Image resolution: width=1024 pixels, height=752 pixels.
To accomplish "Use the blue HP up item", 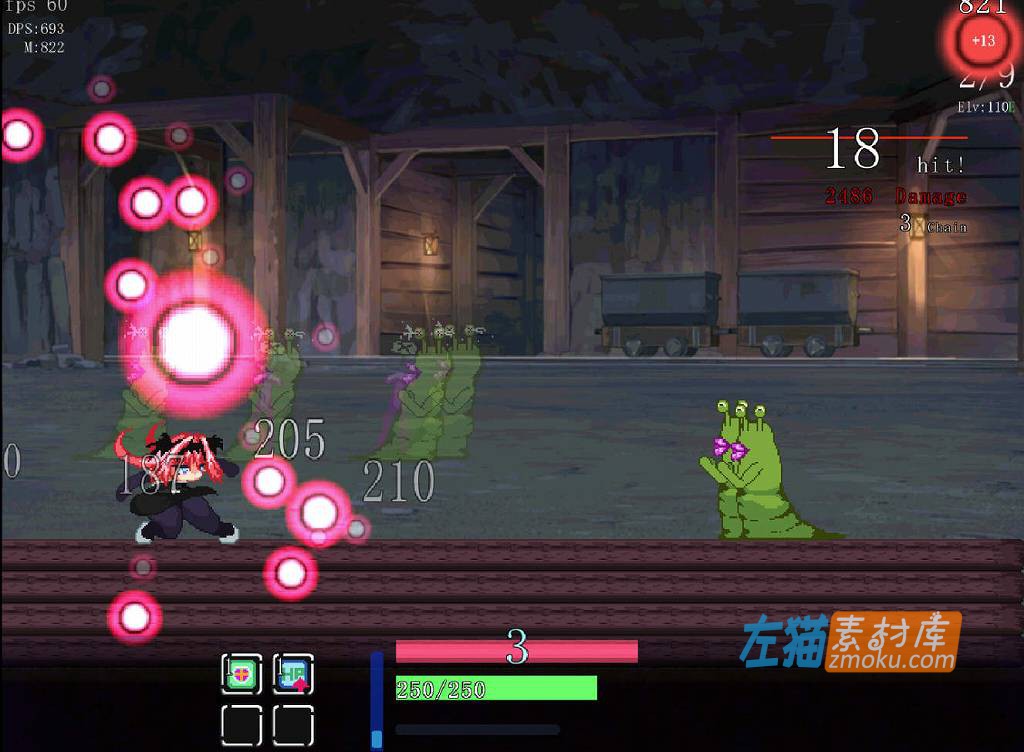I will pyautogui.click(x=293, y=675).
